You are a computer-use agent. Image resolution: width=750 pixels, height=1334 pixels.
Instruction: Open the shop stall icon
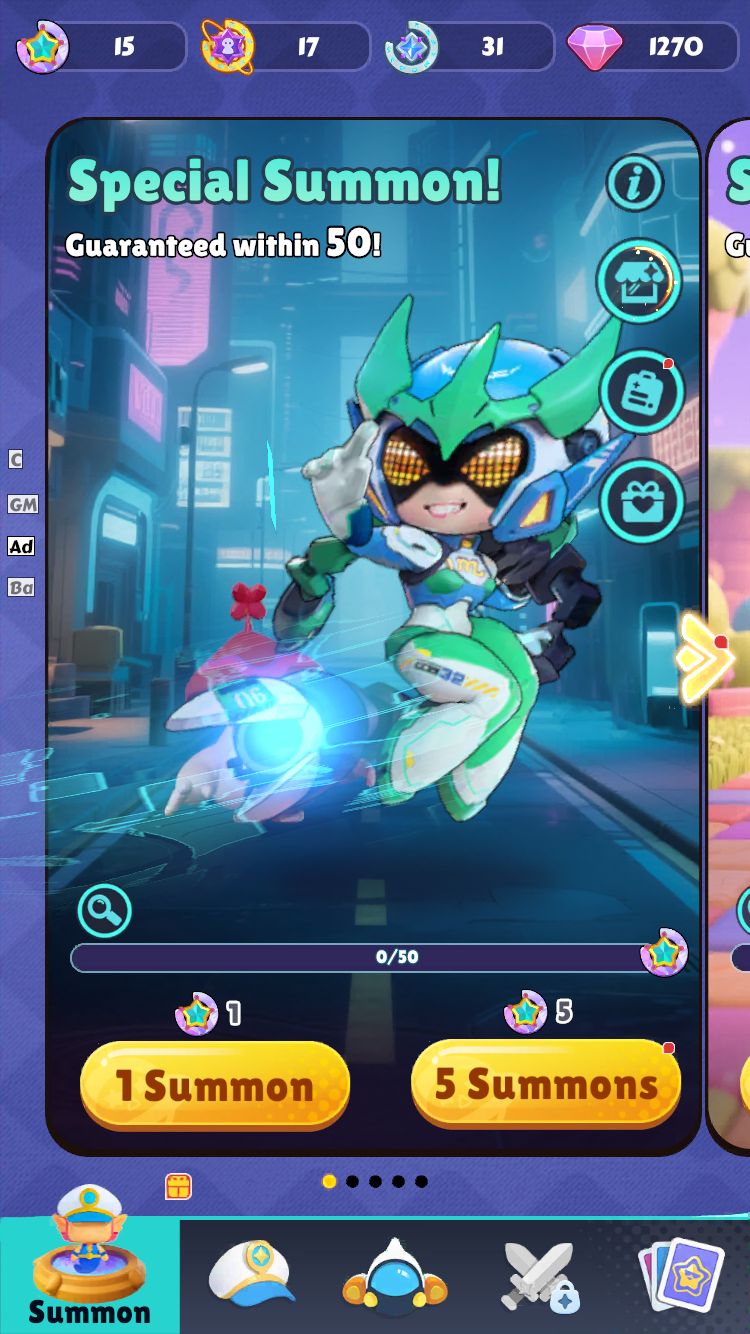pyautogui.click(x=639, y=282)
